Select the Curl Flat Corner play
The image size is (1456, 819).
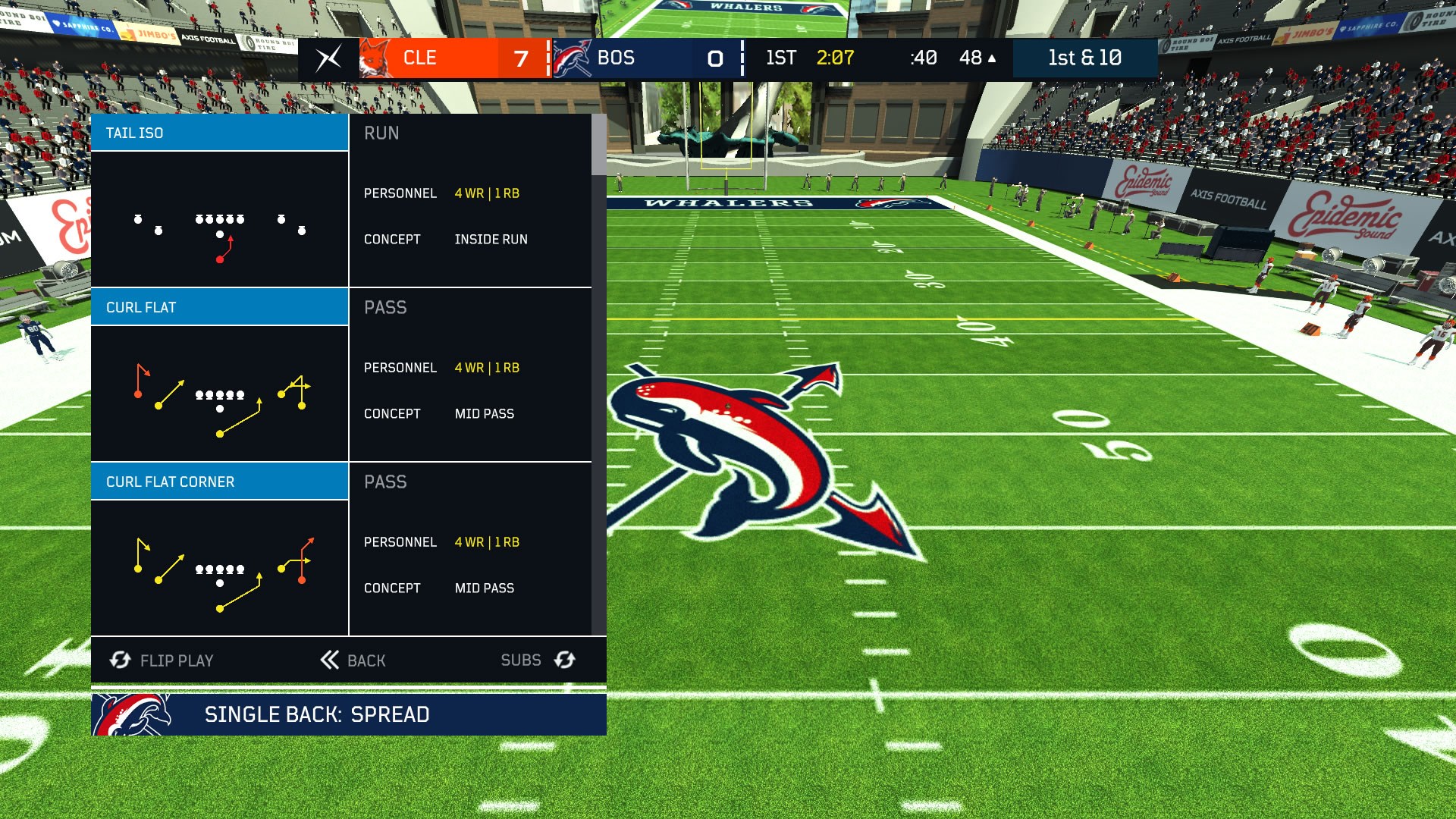click(219, 481)
